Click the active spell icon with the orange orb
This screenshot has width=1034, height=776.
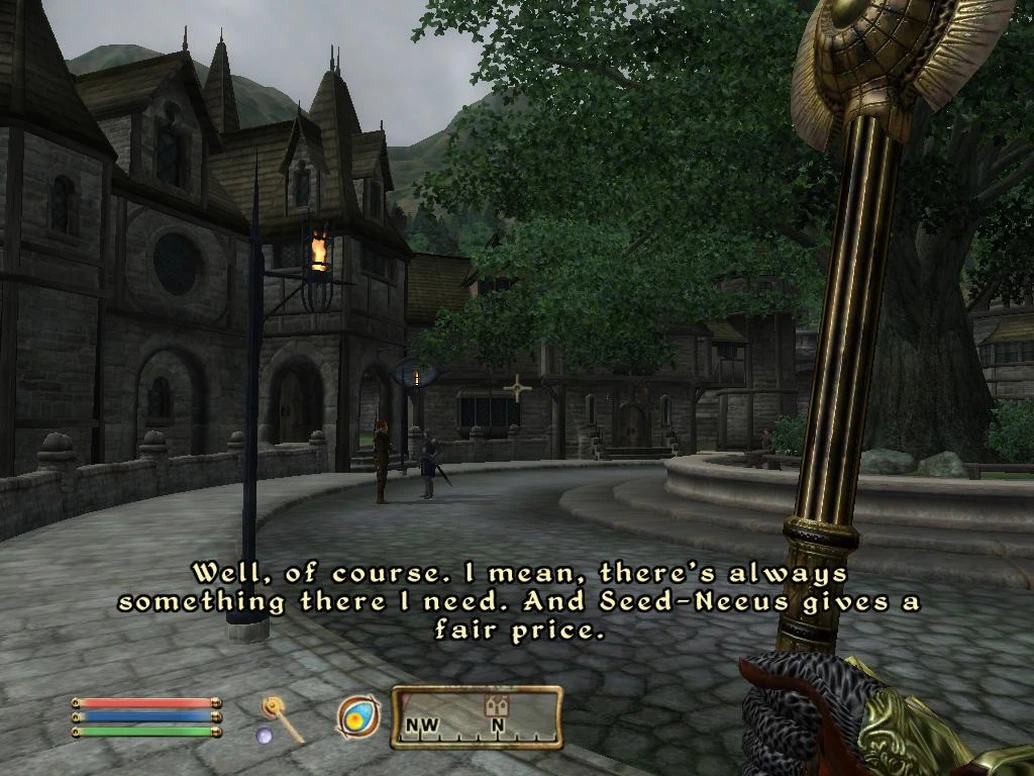(358, 717)
